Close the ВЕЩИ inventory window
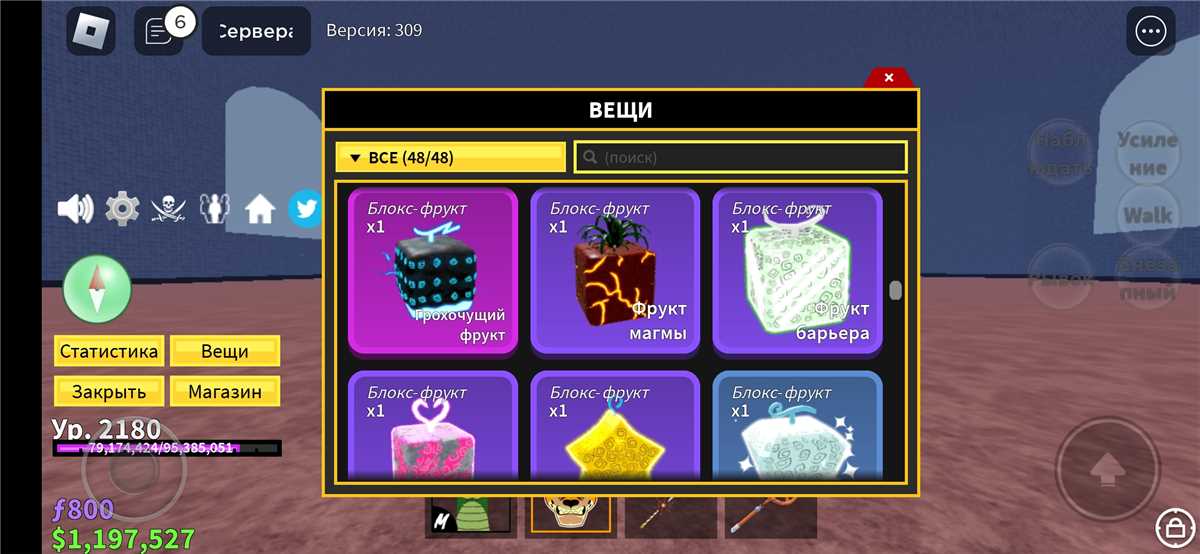1200x554 pixels. click(x=888, y=78)
